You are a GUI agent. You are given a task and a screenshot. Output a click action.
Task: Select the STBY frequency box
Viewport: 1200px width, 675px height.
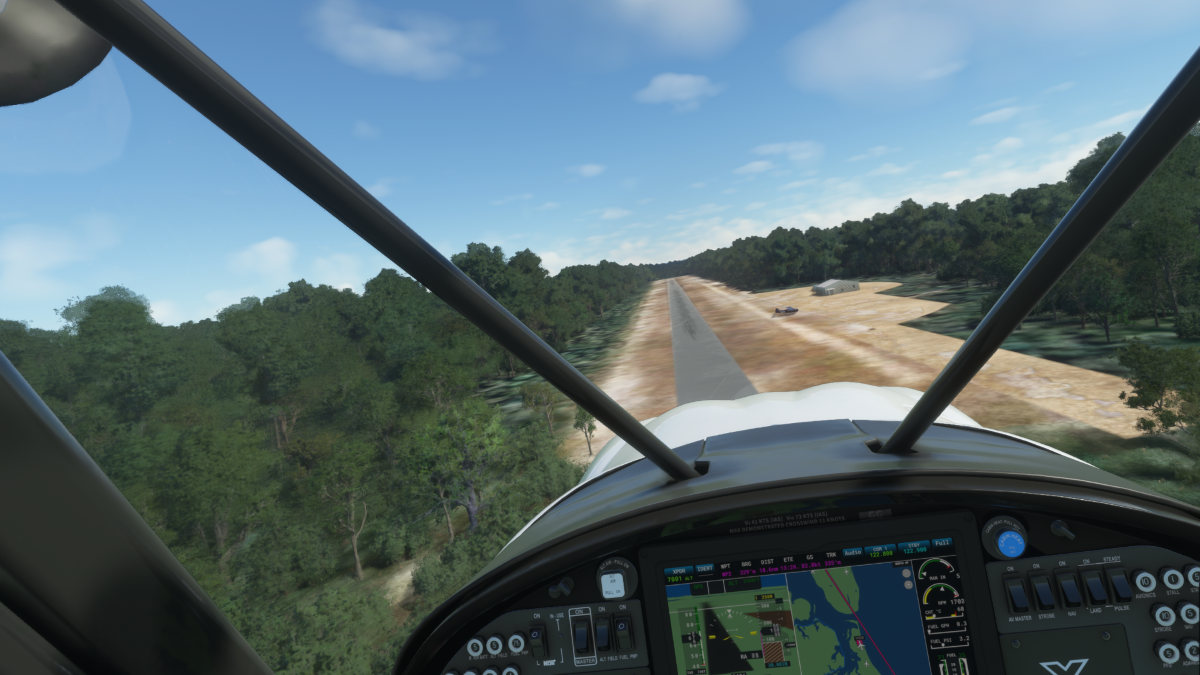(912, 547)
